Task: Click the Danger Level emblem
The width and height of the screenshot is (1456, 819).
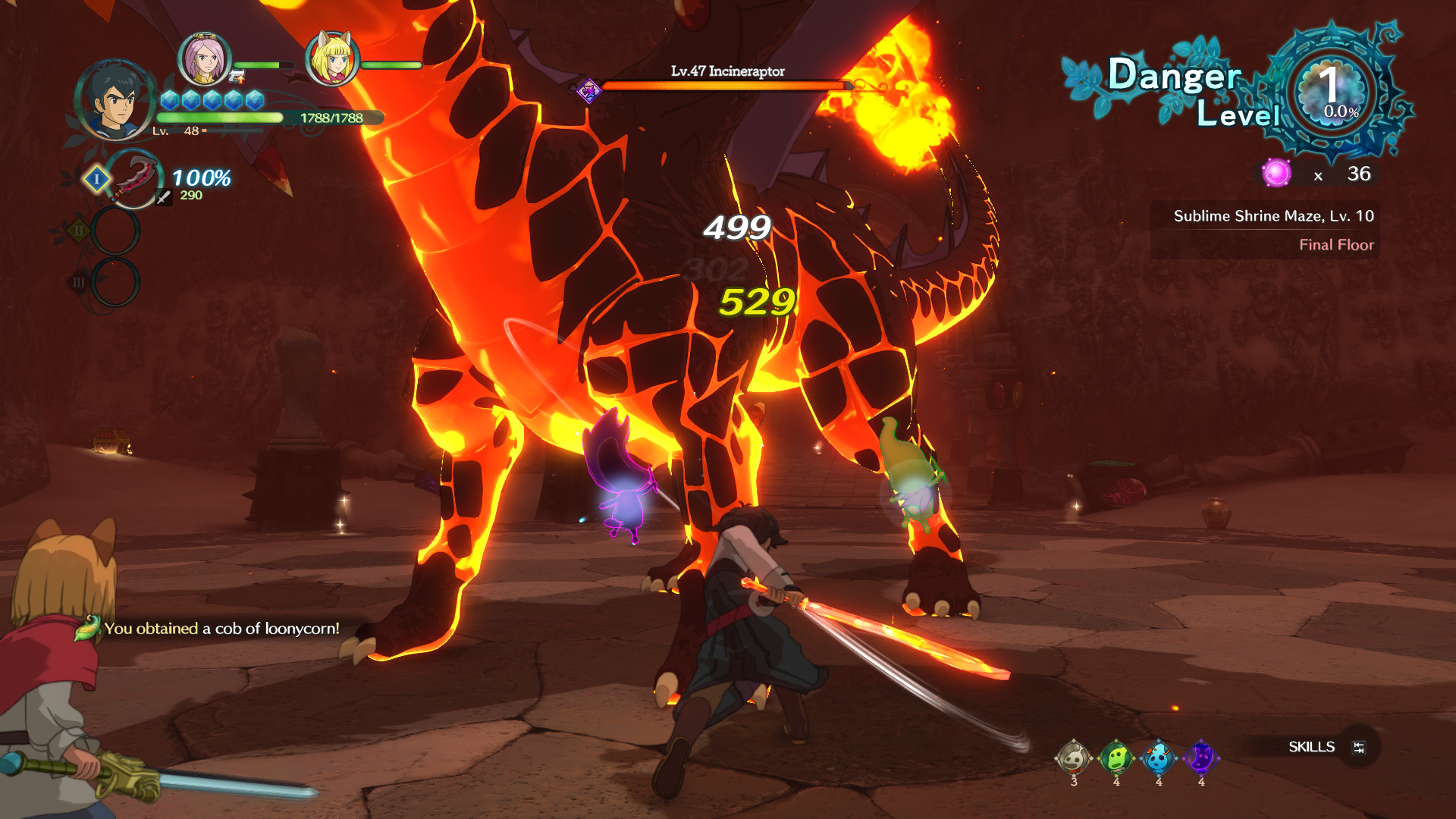Action: [x=1331, y=91]
